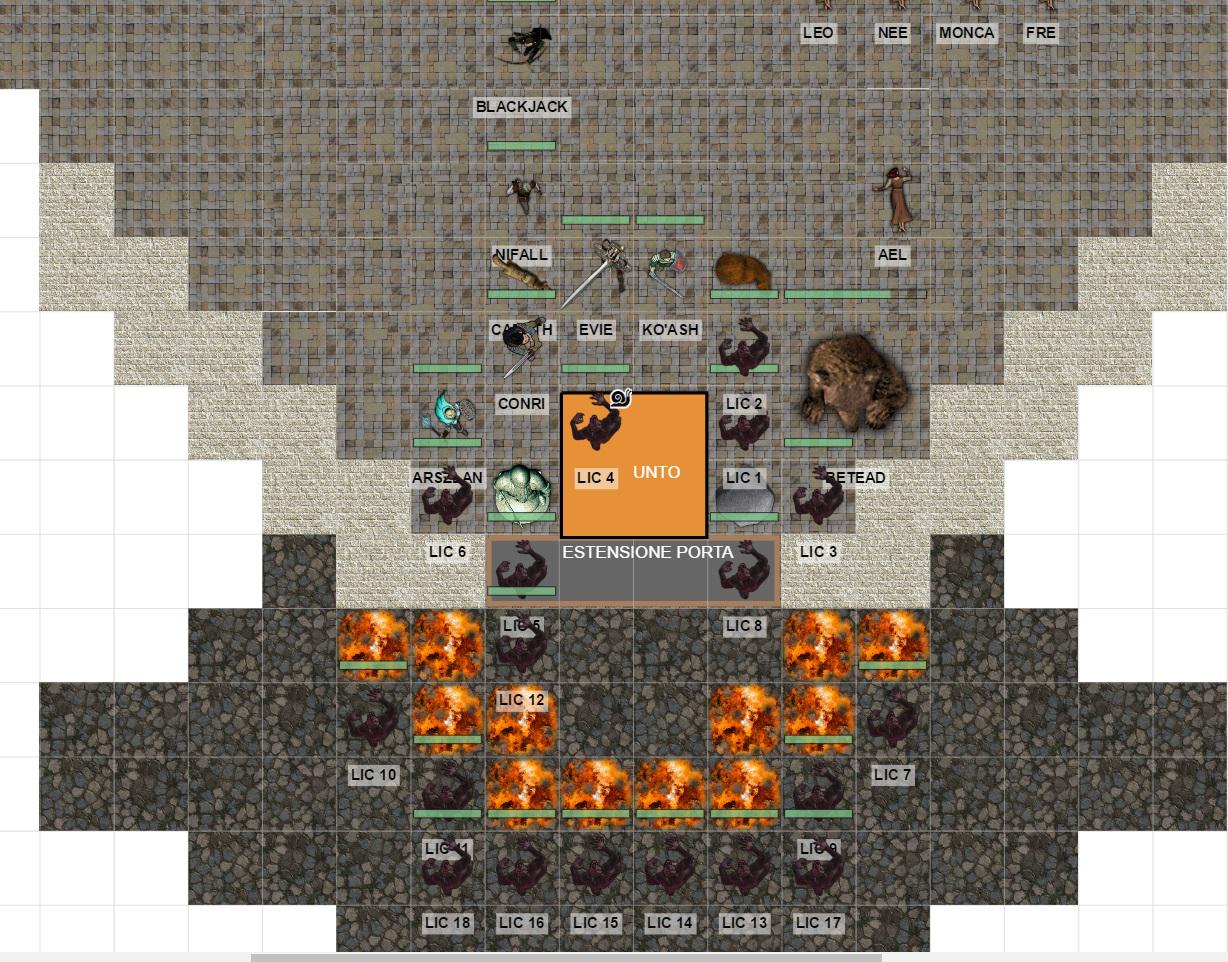
Task: Select the LIC 7 creature token
Action: coord(892,718)
